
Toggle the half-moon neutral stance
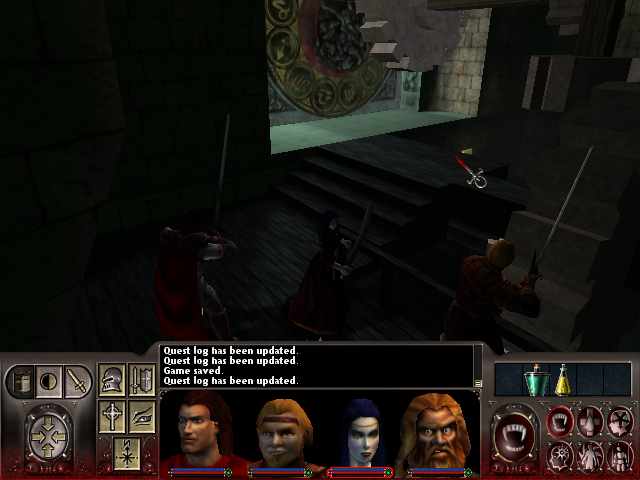(x=48, y=381)
